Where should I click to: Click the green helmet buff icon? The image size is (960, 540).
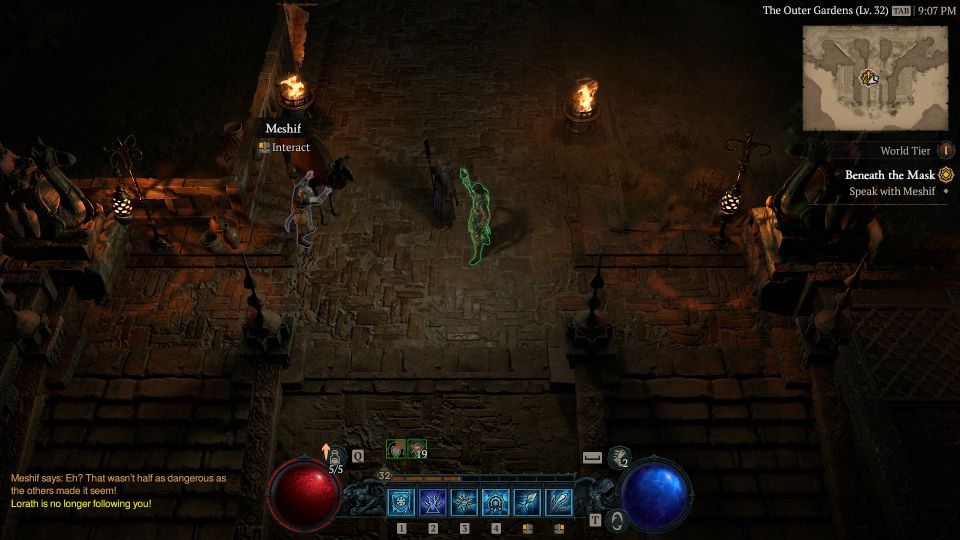coord(397,450)
